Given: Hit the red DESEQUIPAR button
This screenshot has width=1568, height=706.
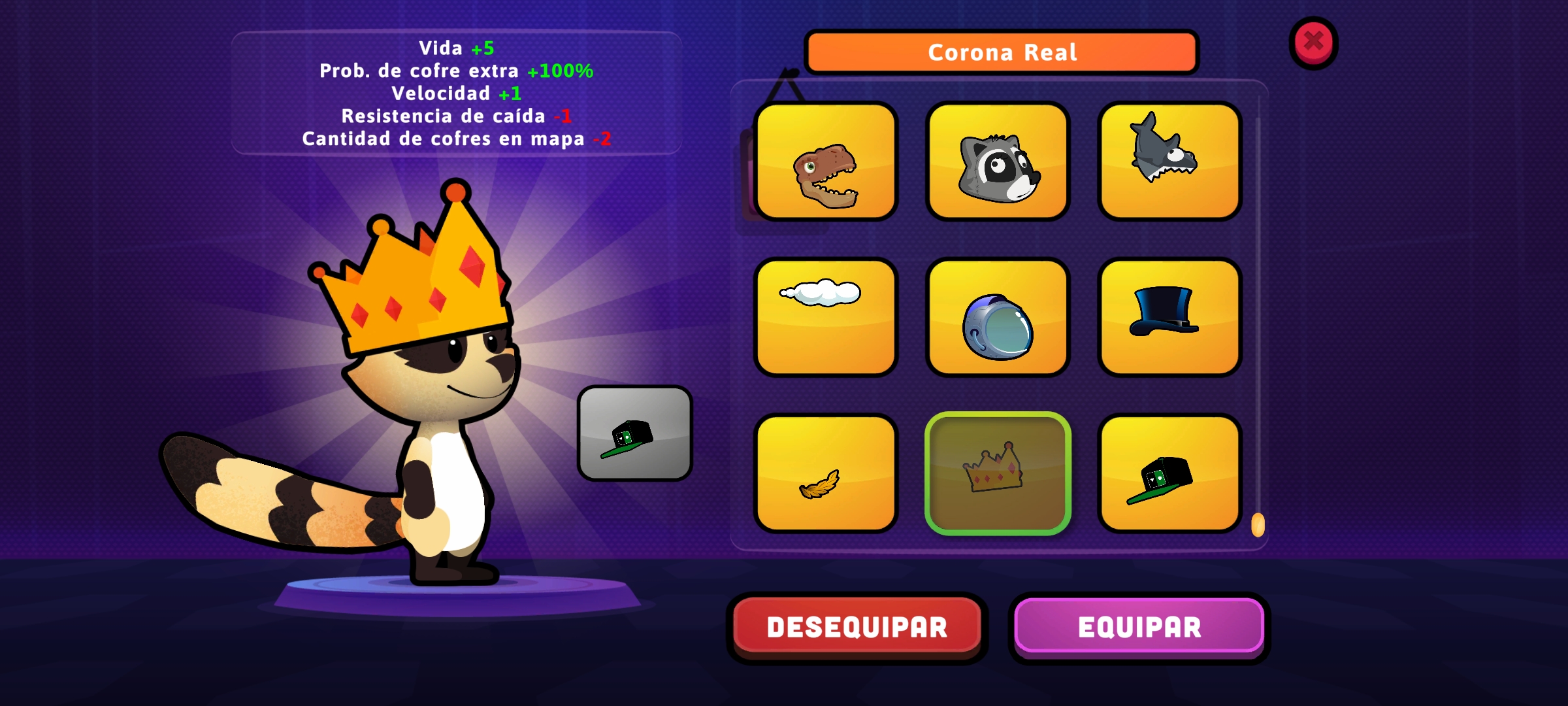Looking at the screenshot, I should pyautogui.click(x=857, y=626).
